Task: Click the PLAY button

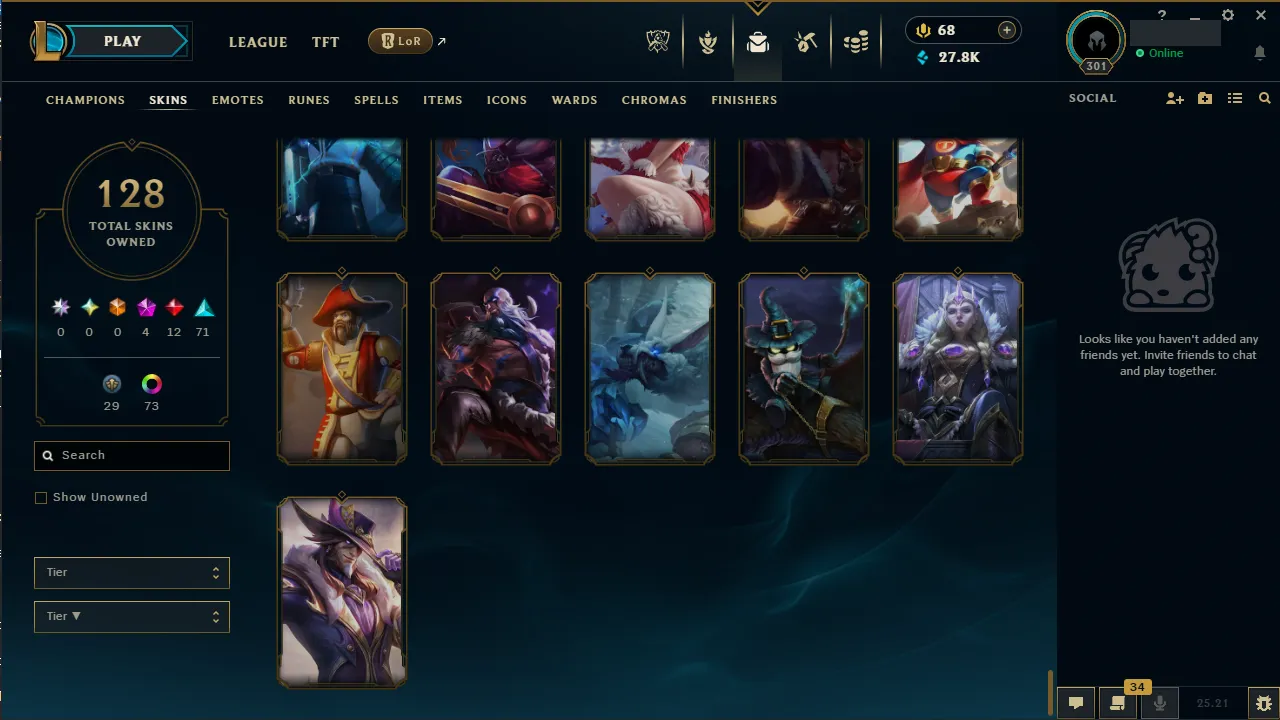Action: (122, 41)
